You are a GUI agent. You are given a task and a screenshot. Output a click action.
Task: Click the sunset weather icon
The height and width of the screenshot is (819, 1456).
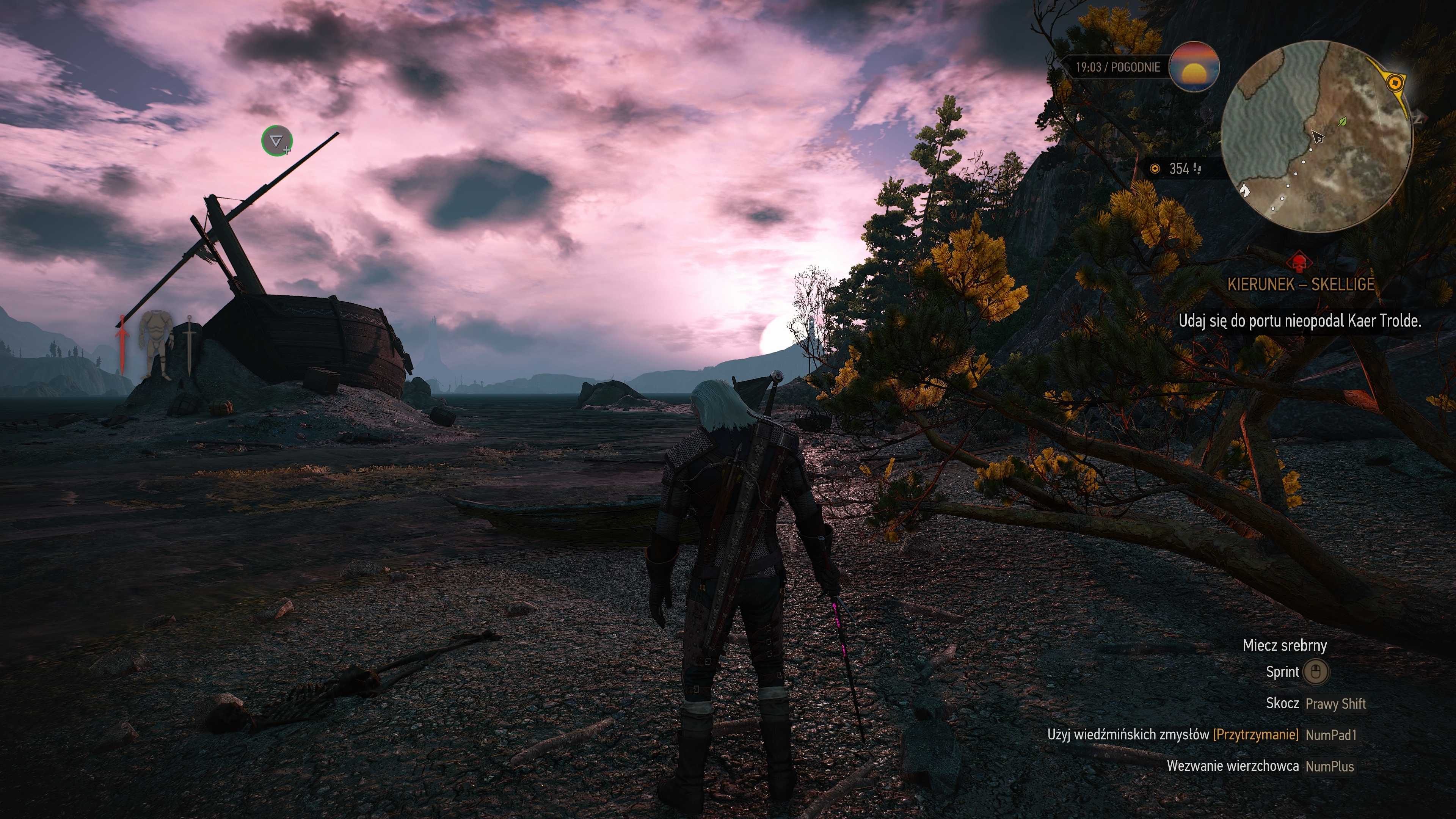click(x=1193, y=67)
